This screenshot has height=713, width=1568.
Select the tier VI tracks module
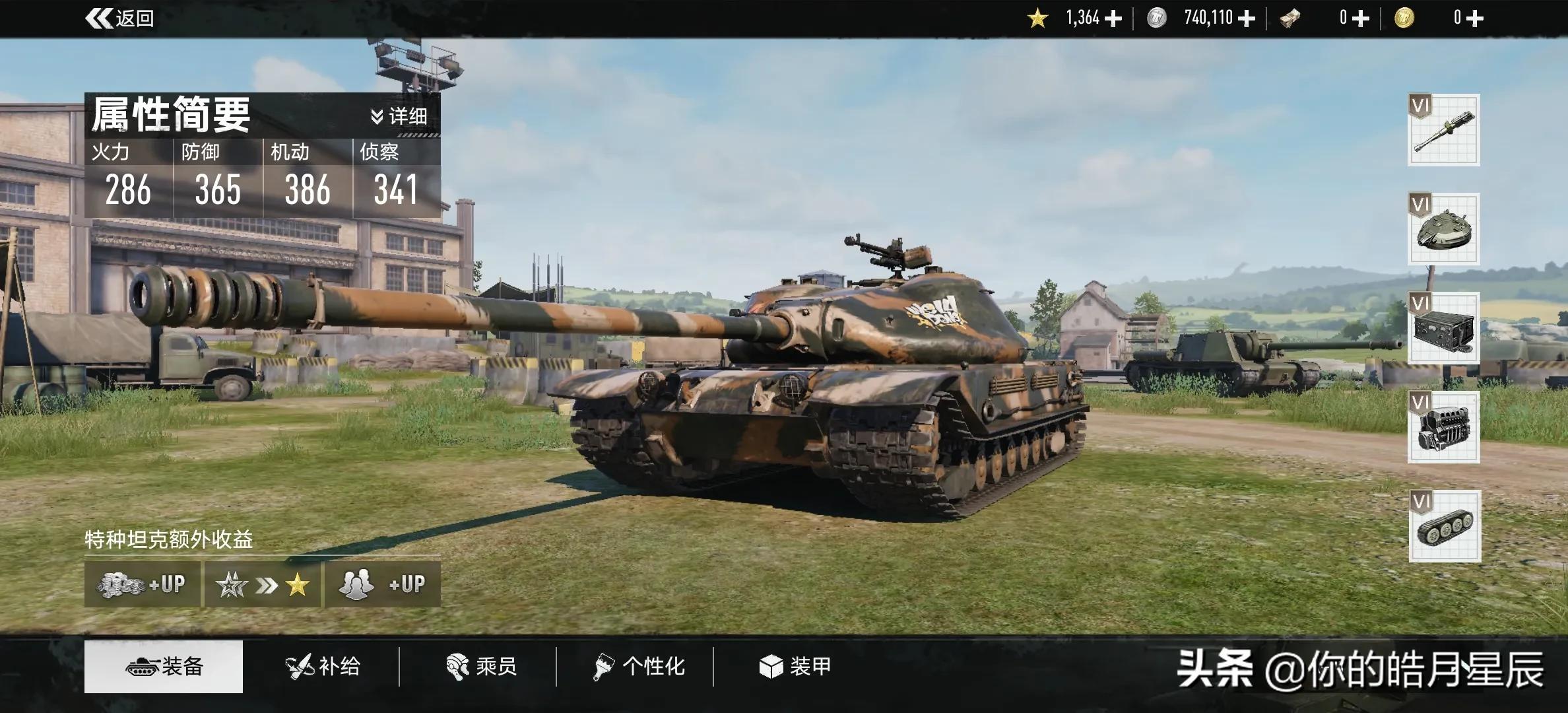(1445, 526)
